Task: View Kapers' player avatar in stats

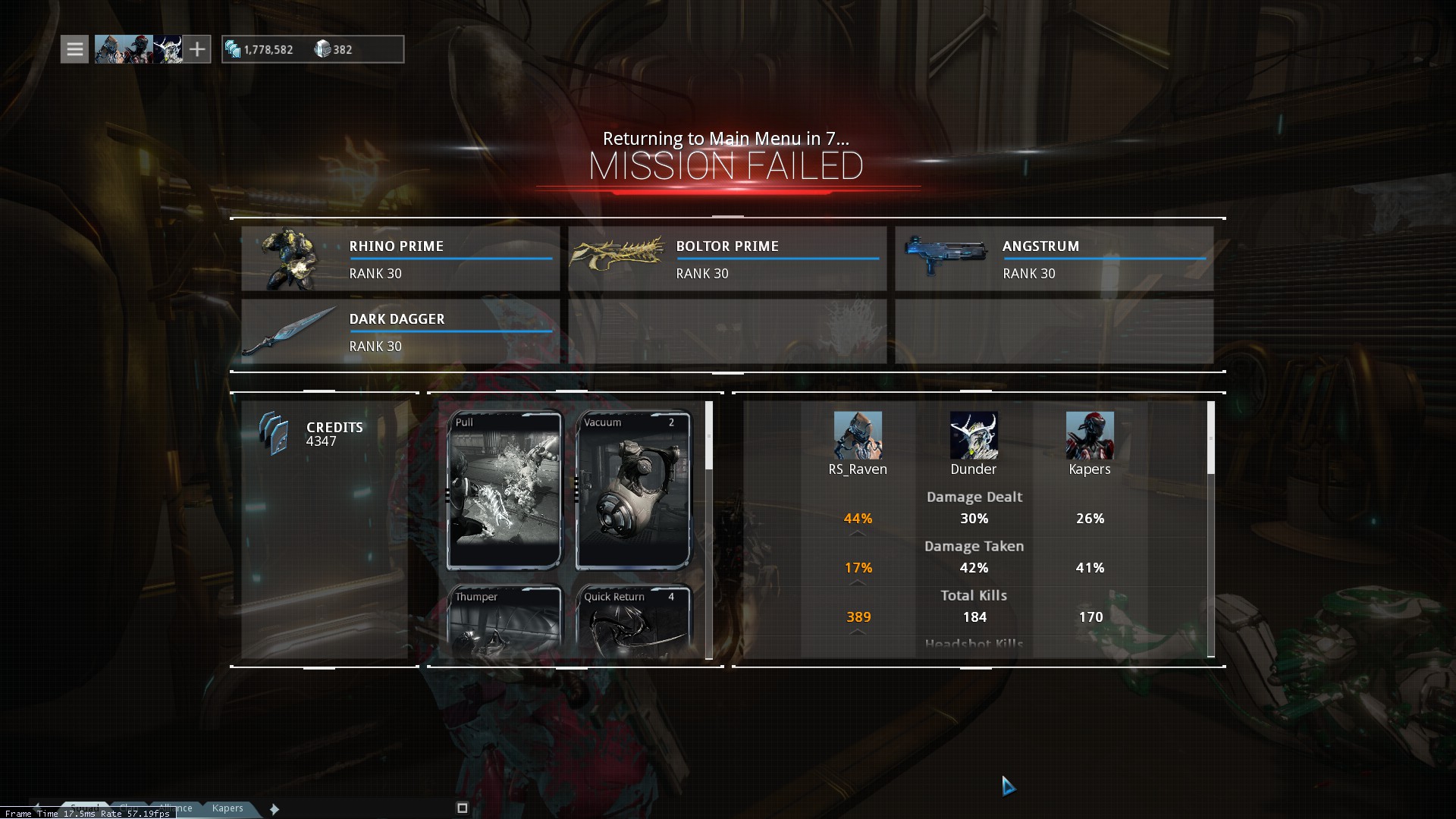Action: [1090, 435]
